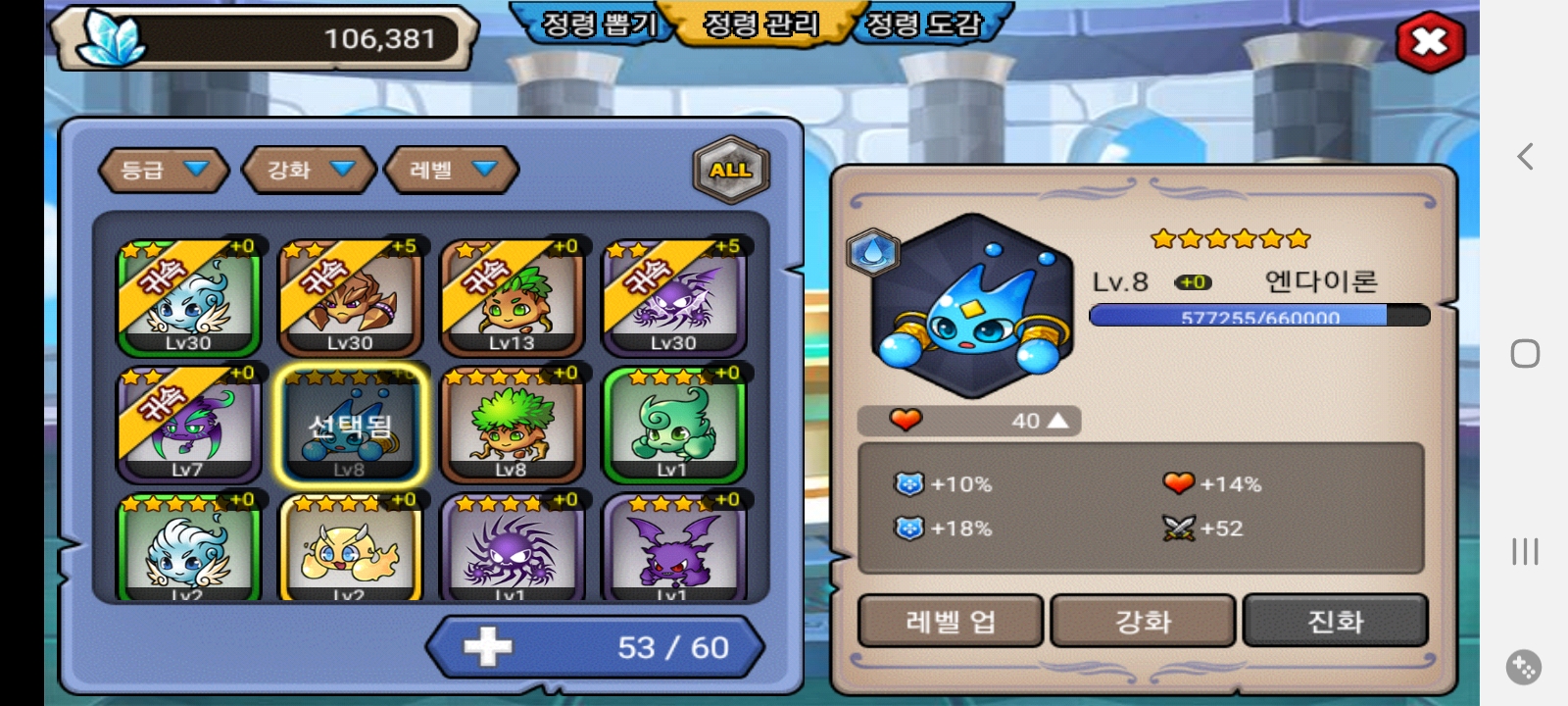The width and height of the screenshot is (1568, 706).
Task: Select the 정령 관리 tab
Action: pos(761,24)
